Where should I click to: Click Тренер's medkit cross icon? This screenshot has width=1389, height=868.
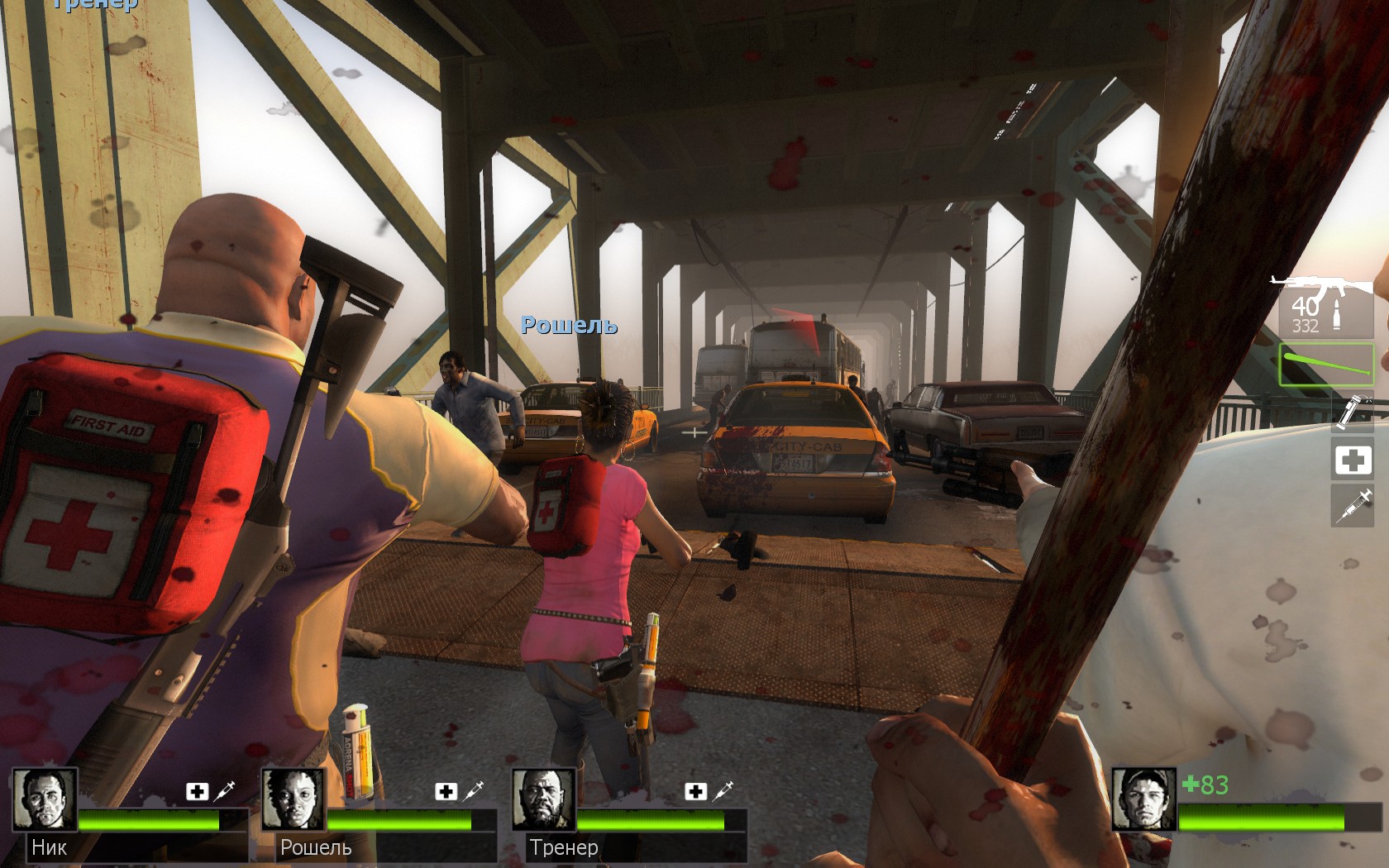(694, 792)
